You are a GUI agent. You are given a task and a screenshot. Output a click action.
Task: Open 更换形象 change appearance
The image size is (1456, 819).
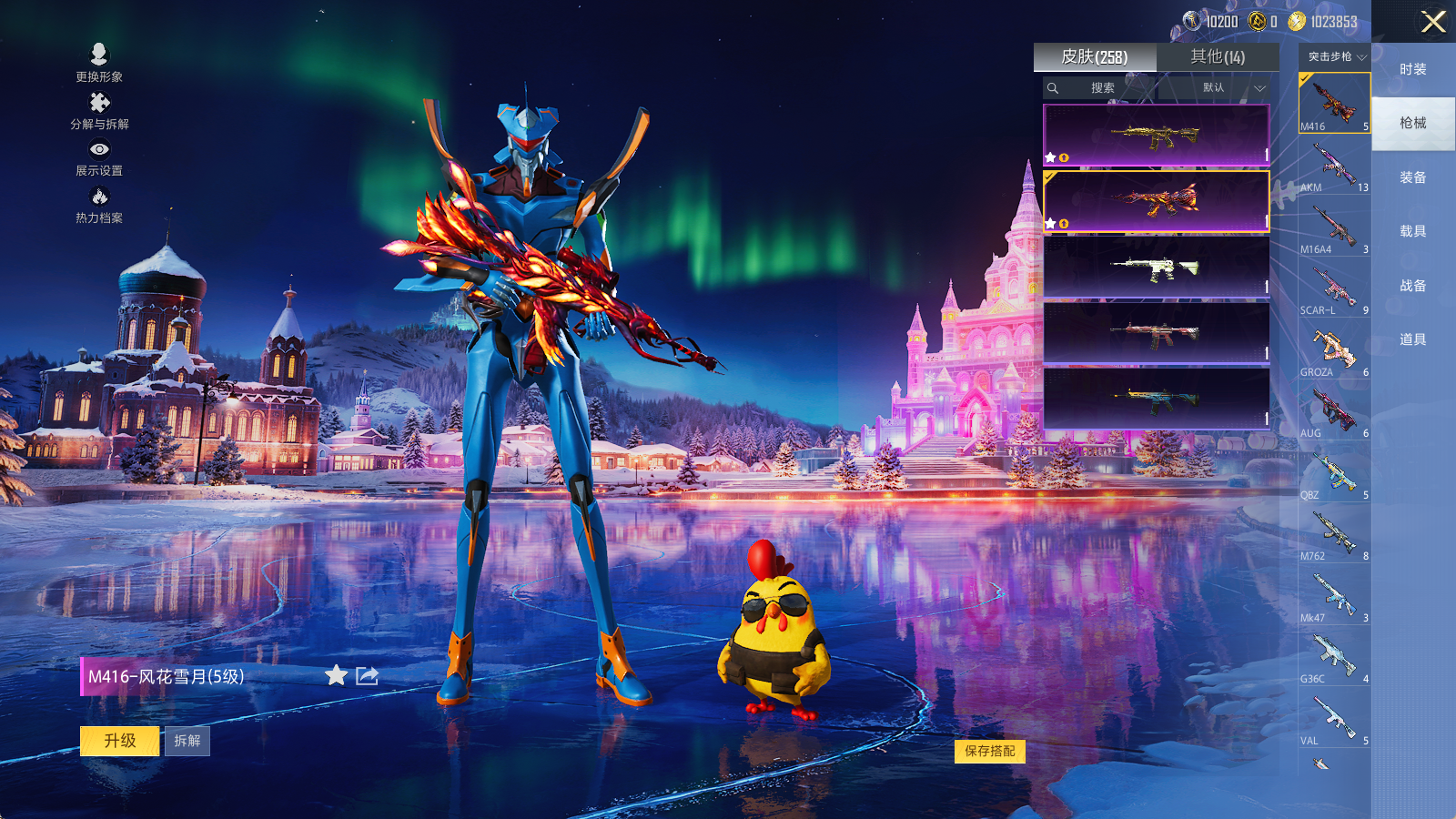(x=99, y=63)
